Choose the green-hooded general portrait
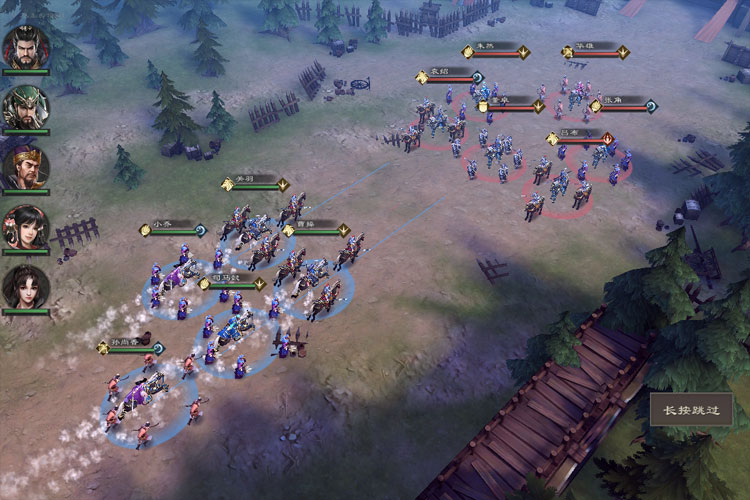Image resolution: width=750 pixels, height=500 pixels. (x=25, y=106)
